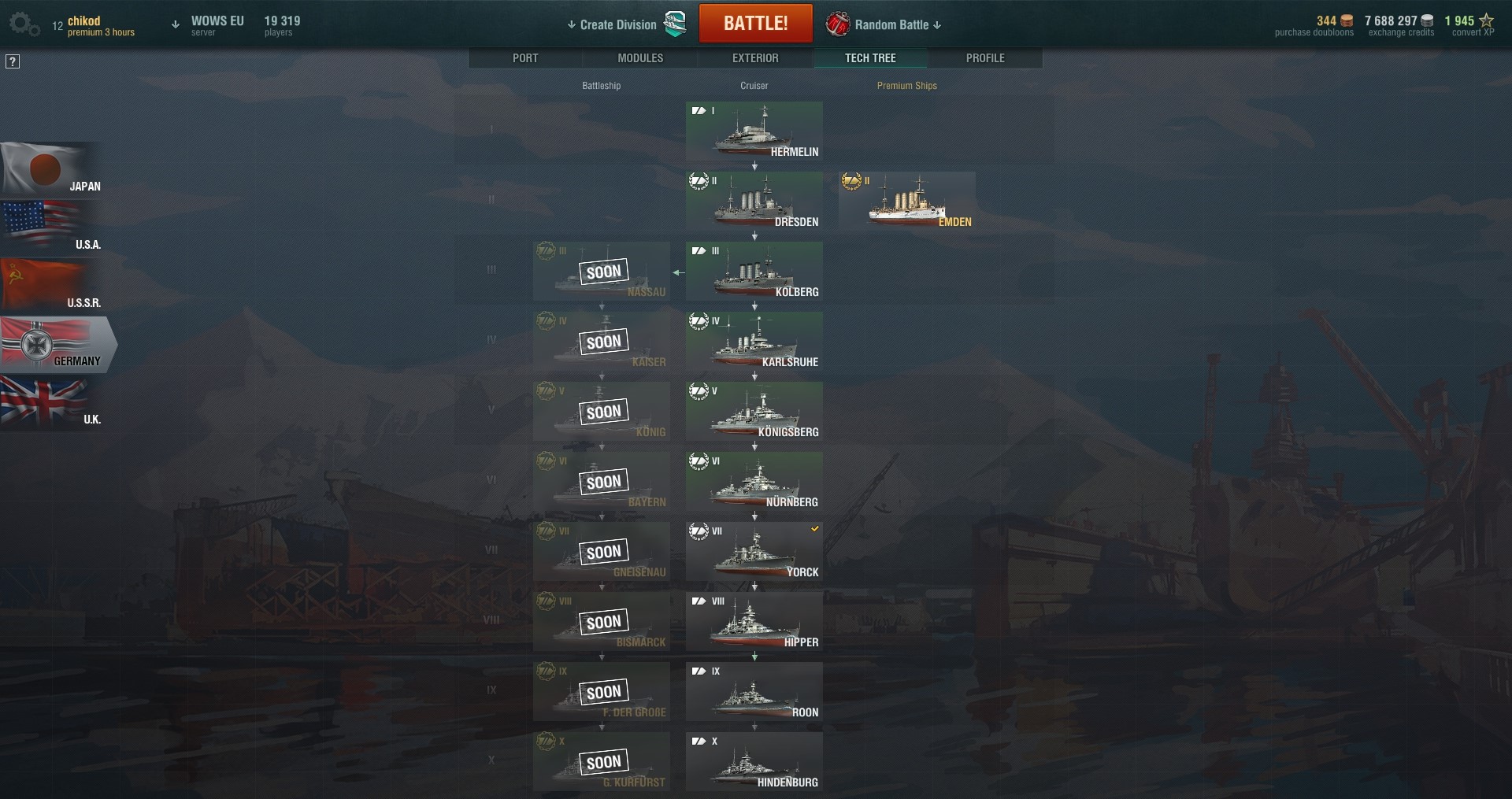
Task: Show the U.S.S.R. ship tree
Action: [50, 287]
